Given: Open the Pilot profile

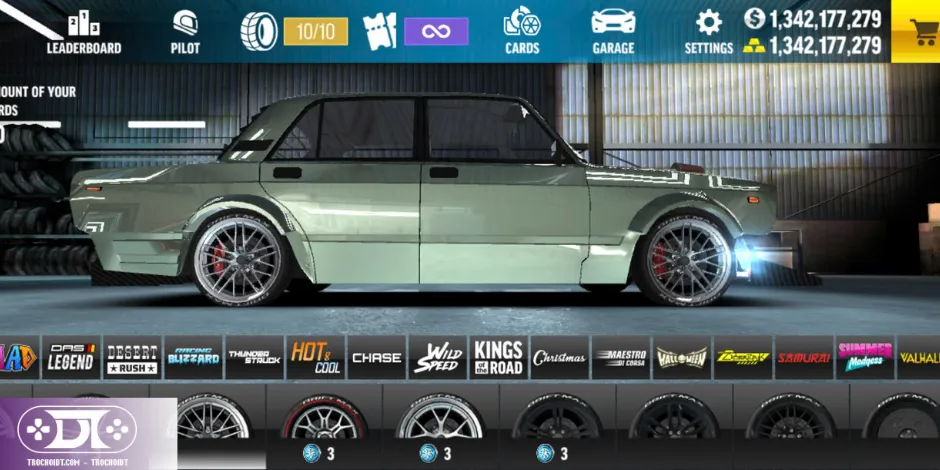Looking at the screenshot, I should click(185, 32).
